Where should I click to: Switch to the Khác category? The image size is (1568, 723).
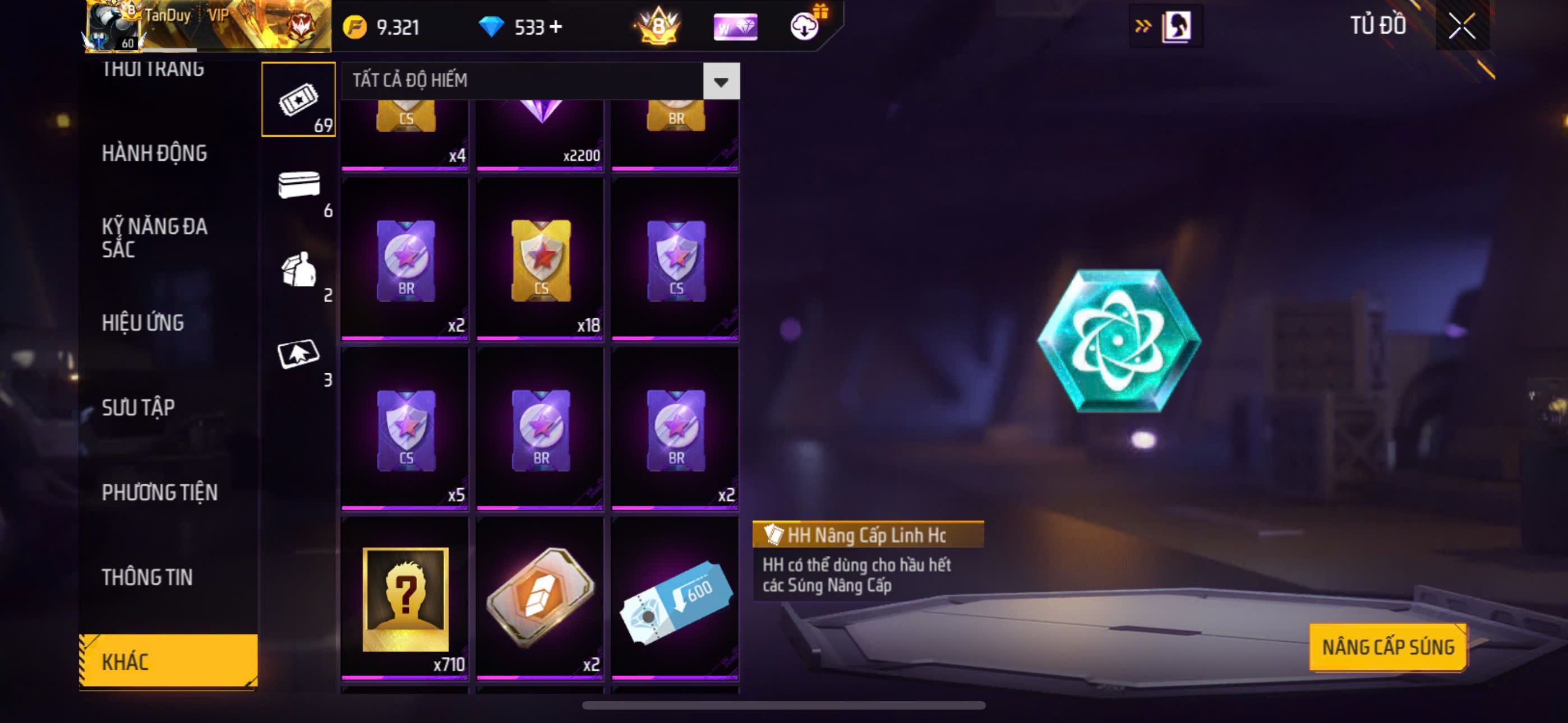point(168,661)
